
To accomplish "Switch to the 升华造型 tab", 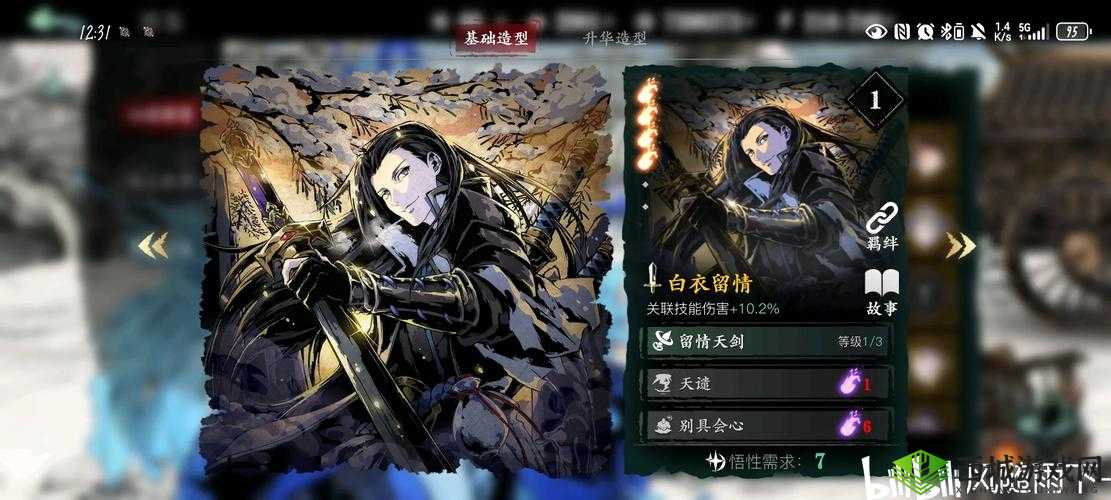I will [x=614, y=39].
